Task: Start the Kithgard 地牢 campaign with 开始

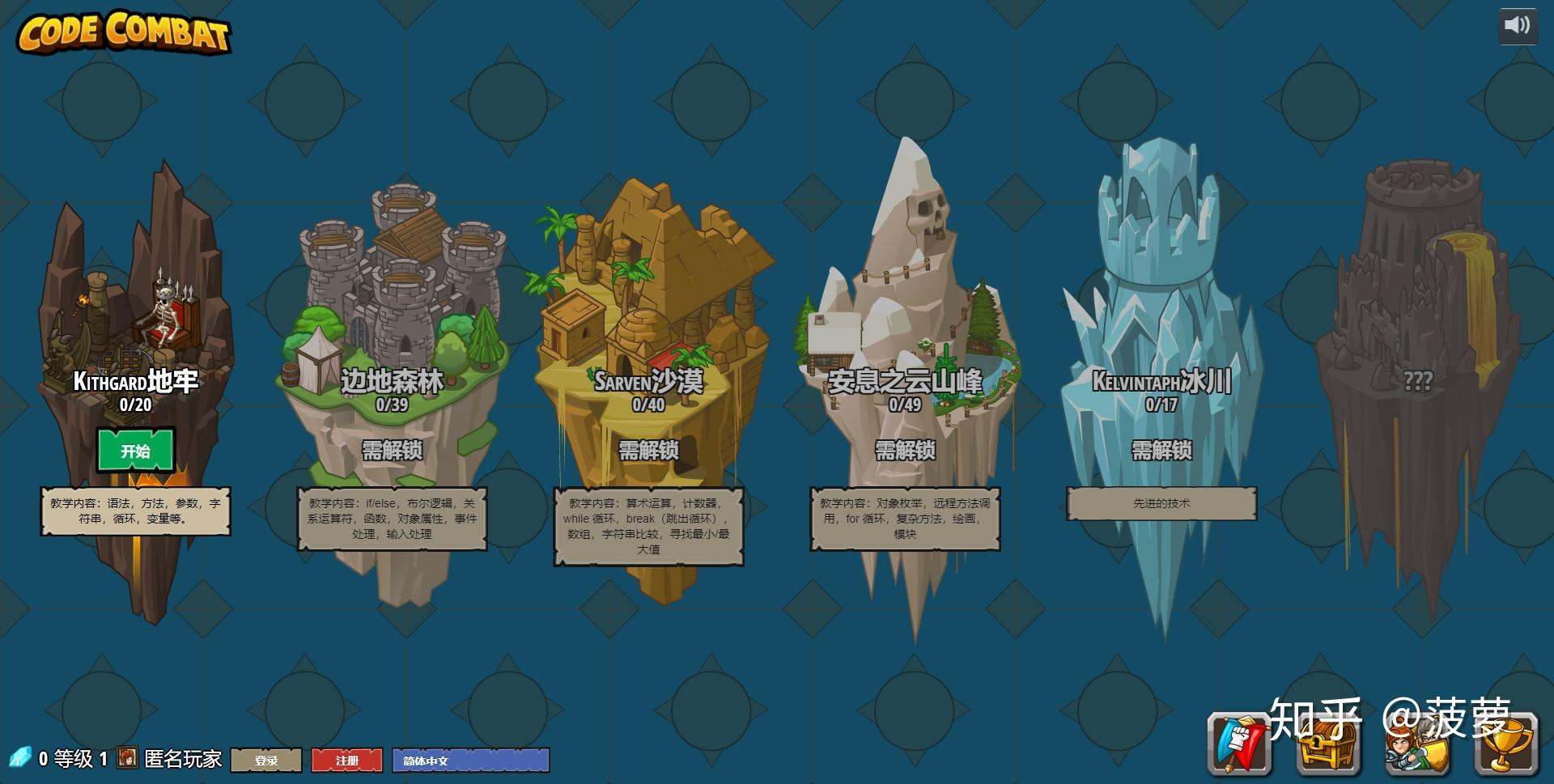Action: (x=136, y=451)
